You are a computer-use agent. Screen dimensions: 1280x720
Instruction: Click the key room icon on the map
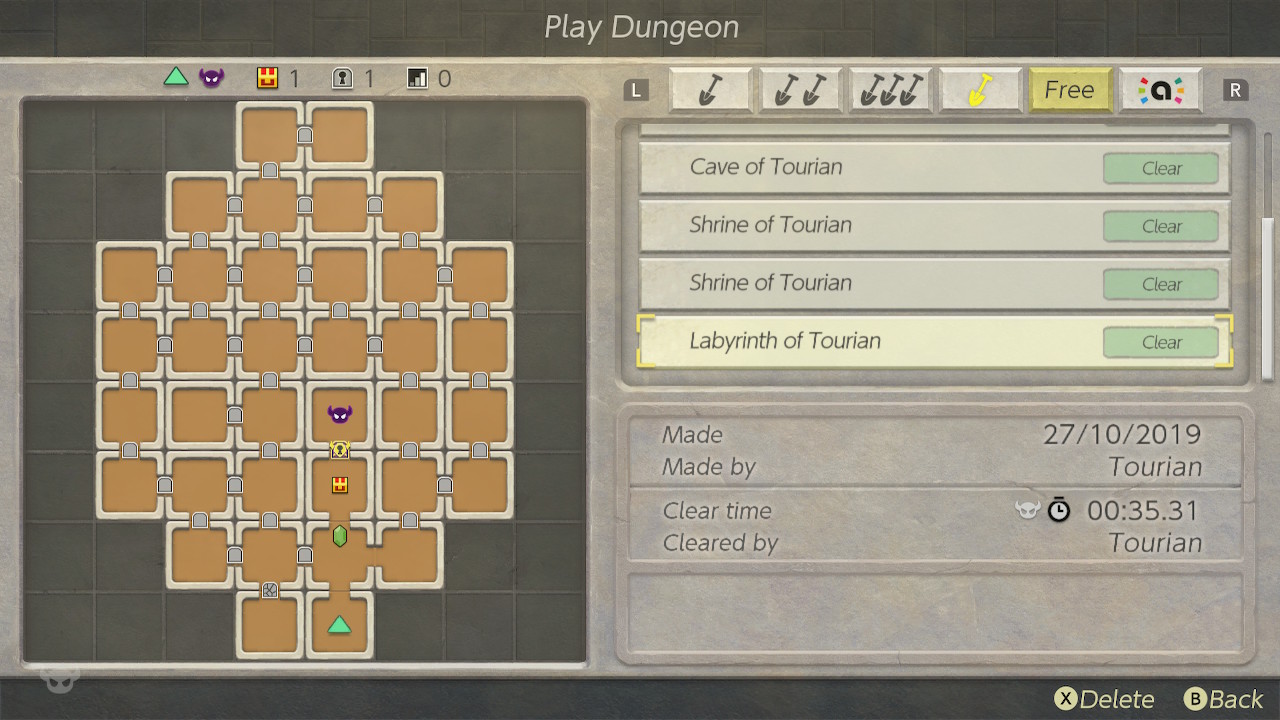[339, 450]
